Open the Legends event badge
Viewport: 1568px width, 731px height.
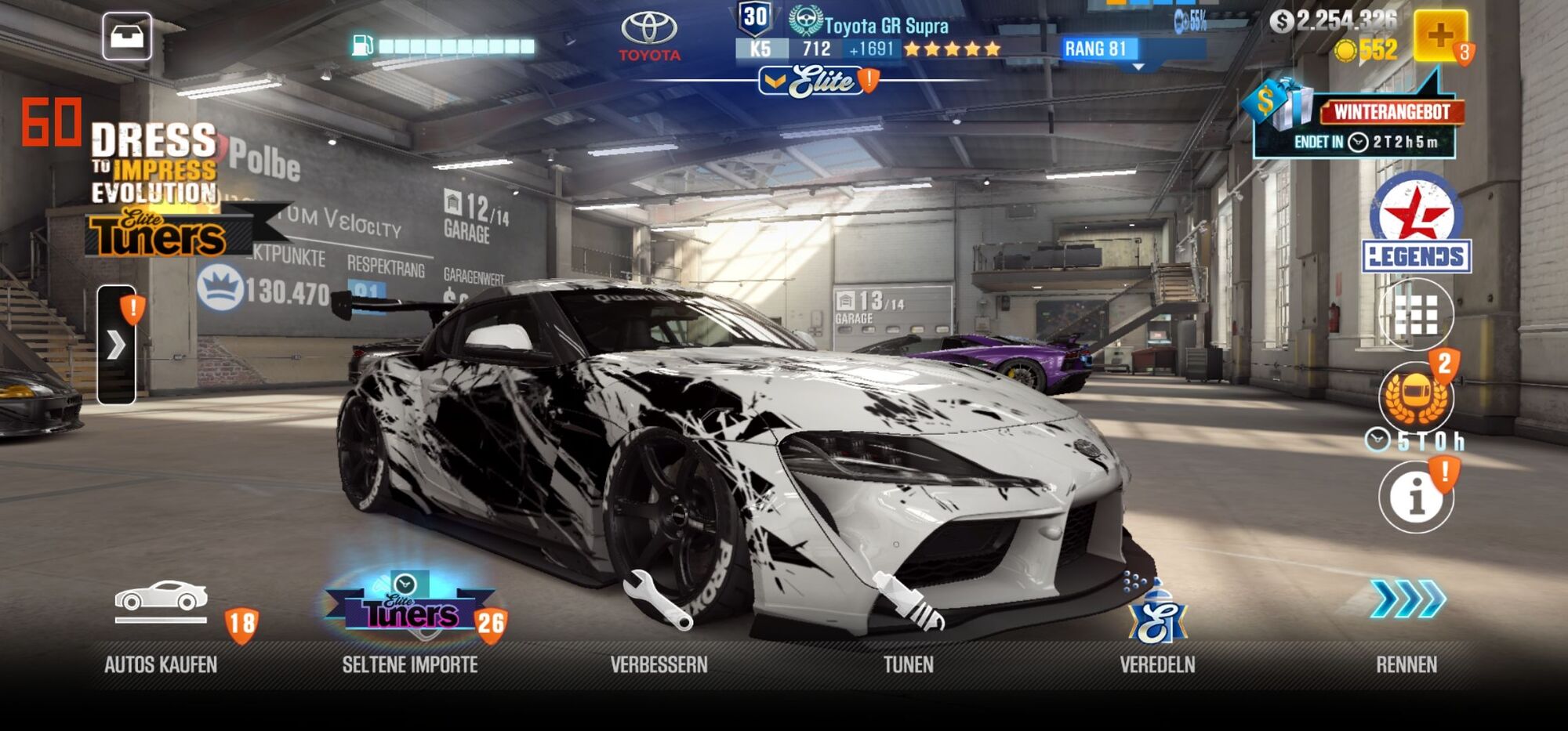tap(1416, 223)
